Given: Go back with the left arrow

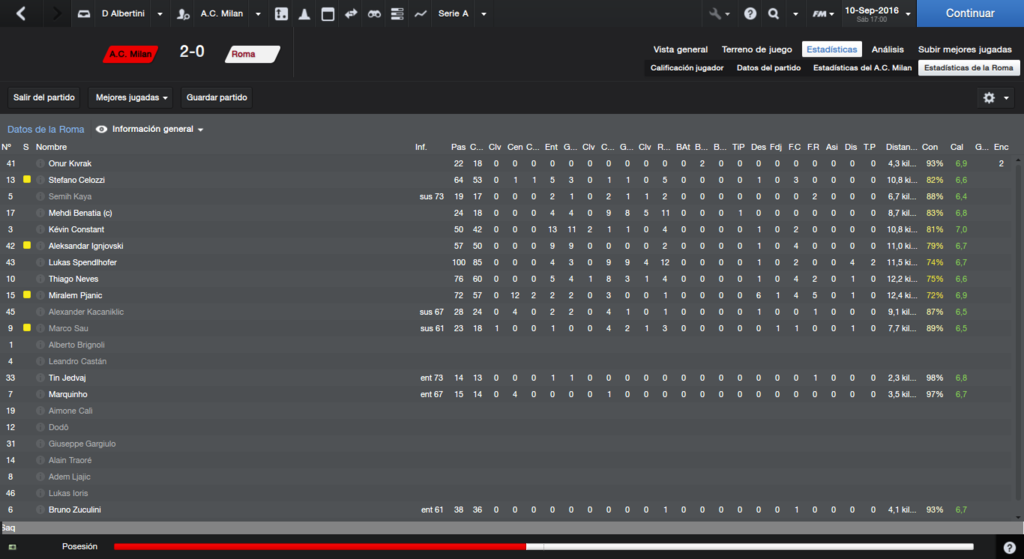Looking at the screenshot, I should click(x=22, y=14).
